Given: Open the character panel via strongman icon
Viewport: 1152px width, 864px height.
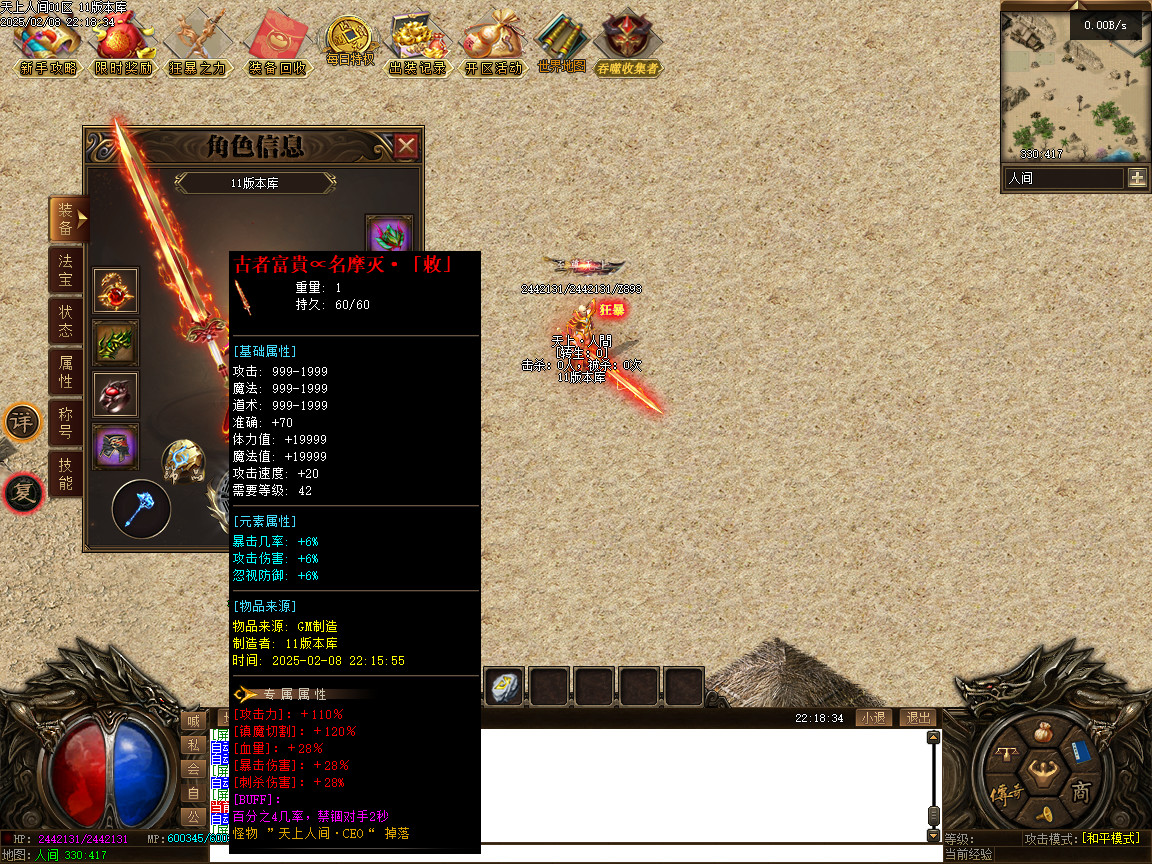Looking at the screenshot, I should (x=1043, y=770).
